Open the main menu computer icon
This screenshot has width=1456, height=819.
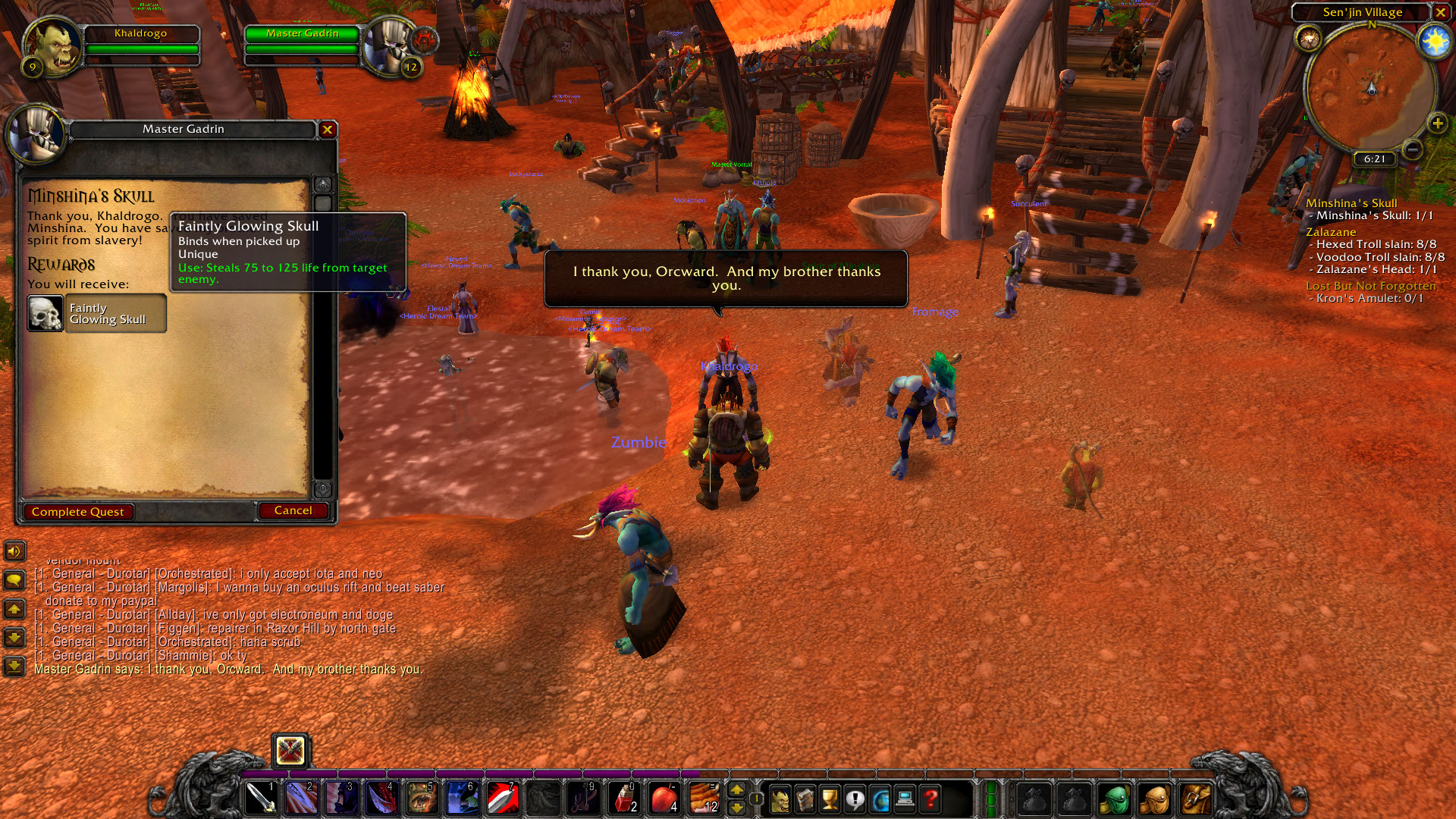point(905,799)
